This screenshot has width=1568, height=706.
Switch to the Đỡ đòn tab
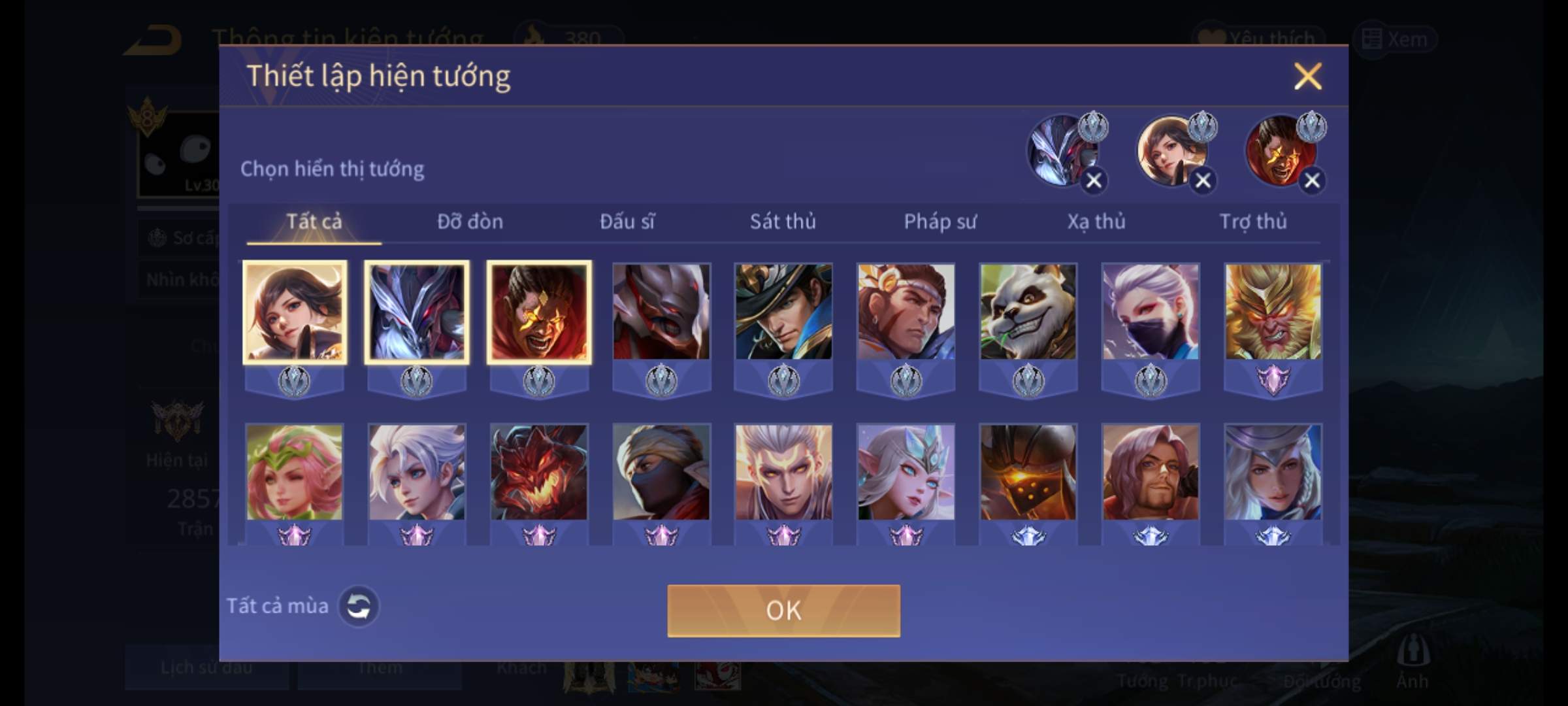pos(470,222)
